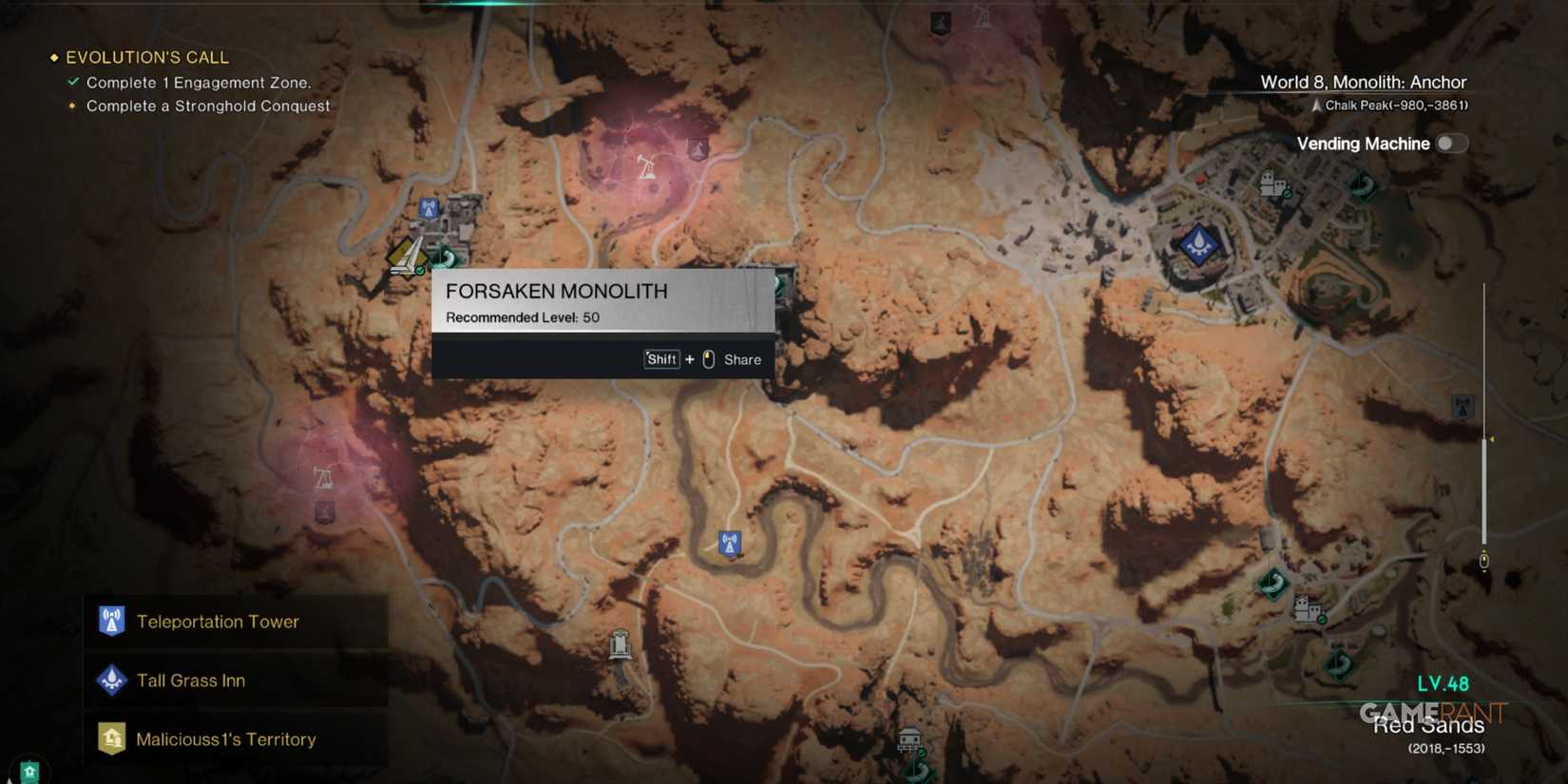
Task: Open the Evolution's Call quest title
Action: click(147, 57)
